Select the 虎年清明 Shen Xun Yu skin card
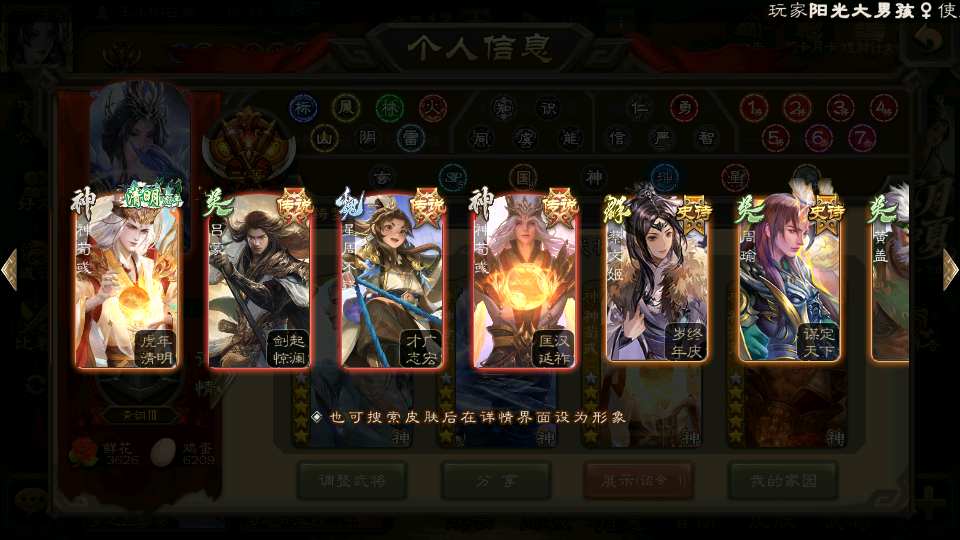This screenshot has width=960, height=540. pyautogui.click(x=128, y=280)
